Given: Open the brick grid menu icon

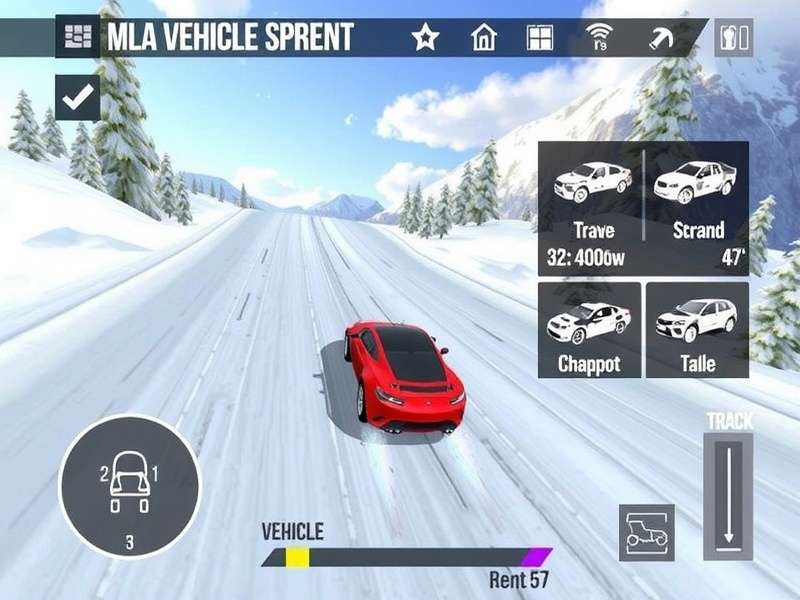Looking at the screenshot, I should click(76, 38).
